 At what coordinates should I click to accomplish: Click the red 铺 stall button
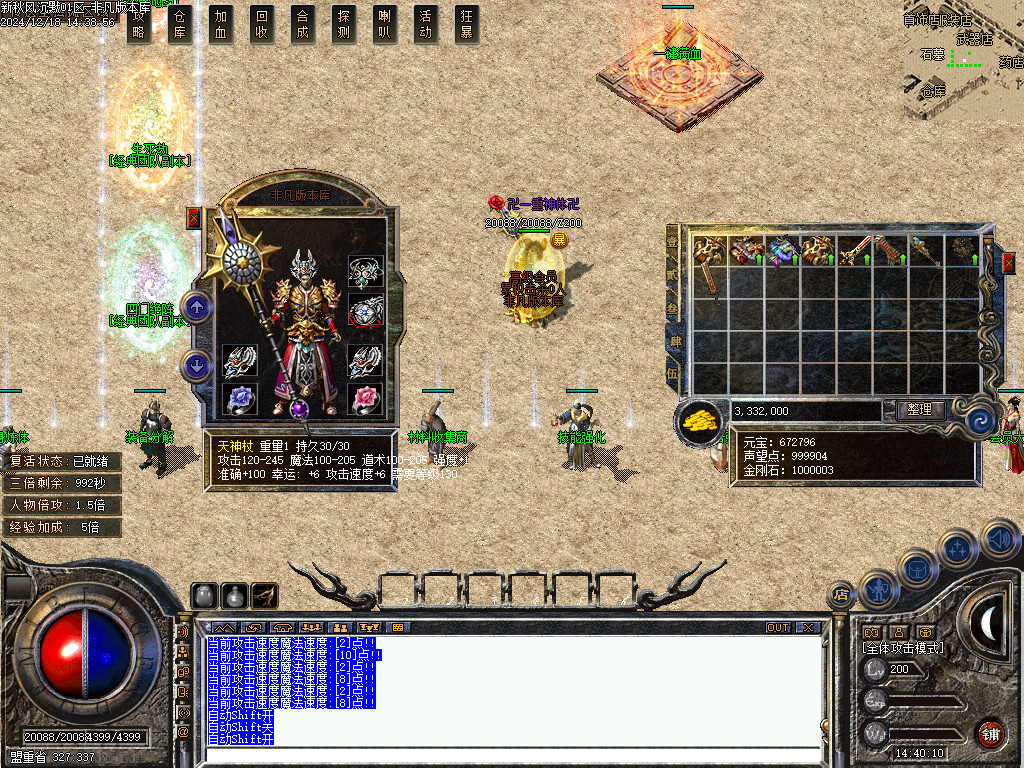[x=990, y=733]
